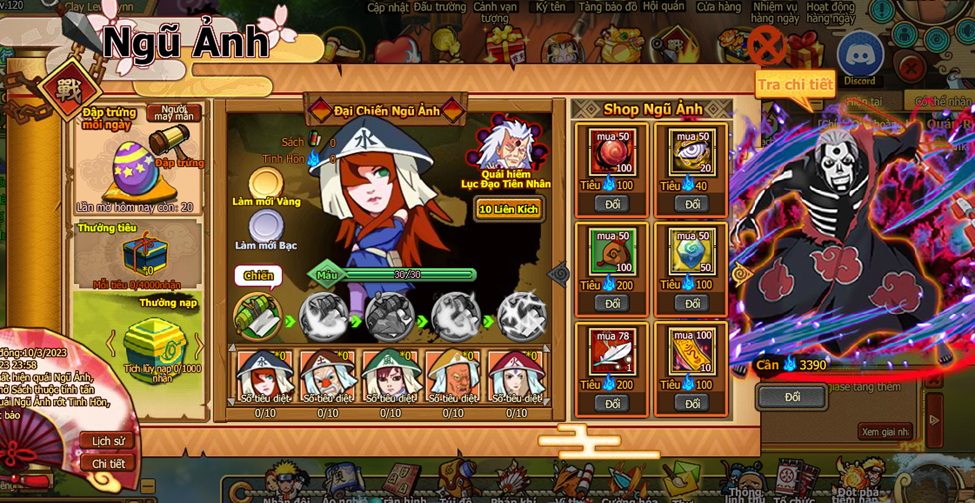Exchange for the blue gem shop item

coord(692,303)
